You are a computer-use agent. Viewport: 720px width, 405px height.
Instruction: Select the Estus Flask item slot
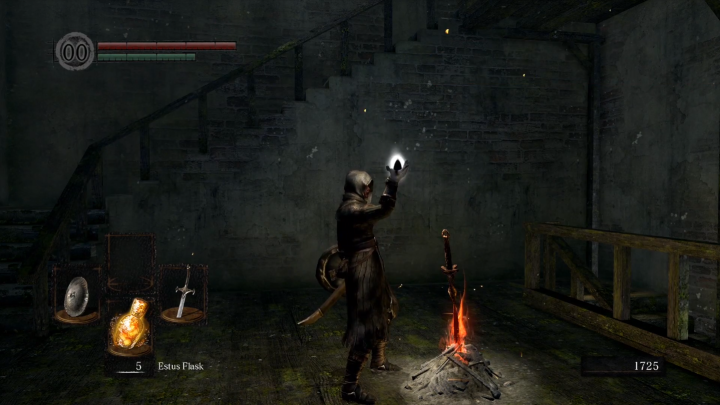click(130, 327)
